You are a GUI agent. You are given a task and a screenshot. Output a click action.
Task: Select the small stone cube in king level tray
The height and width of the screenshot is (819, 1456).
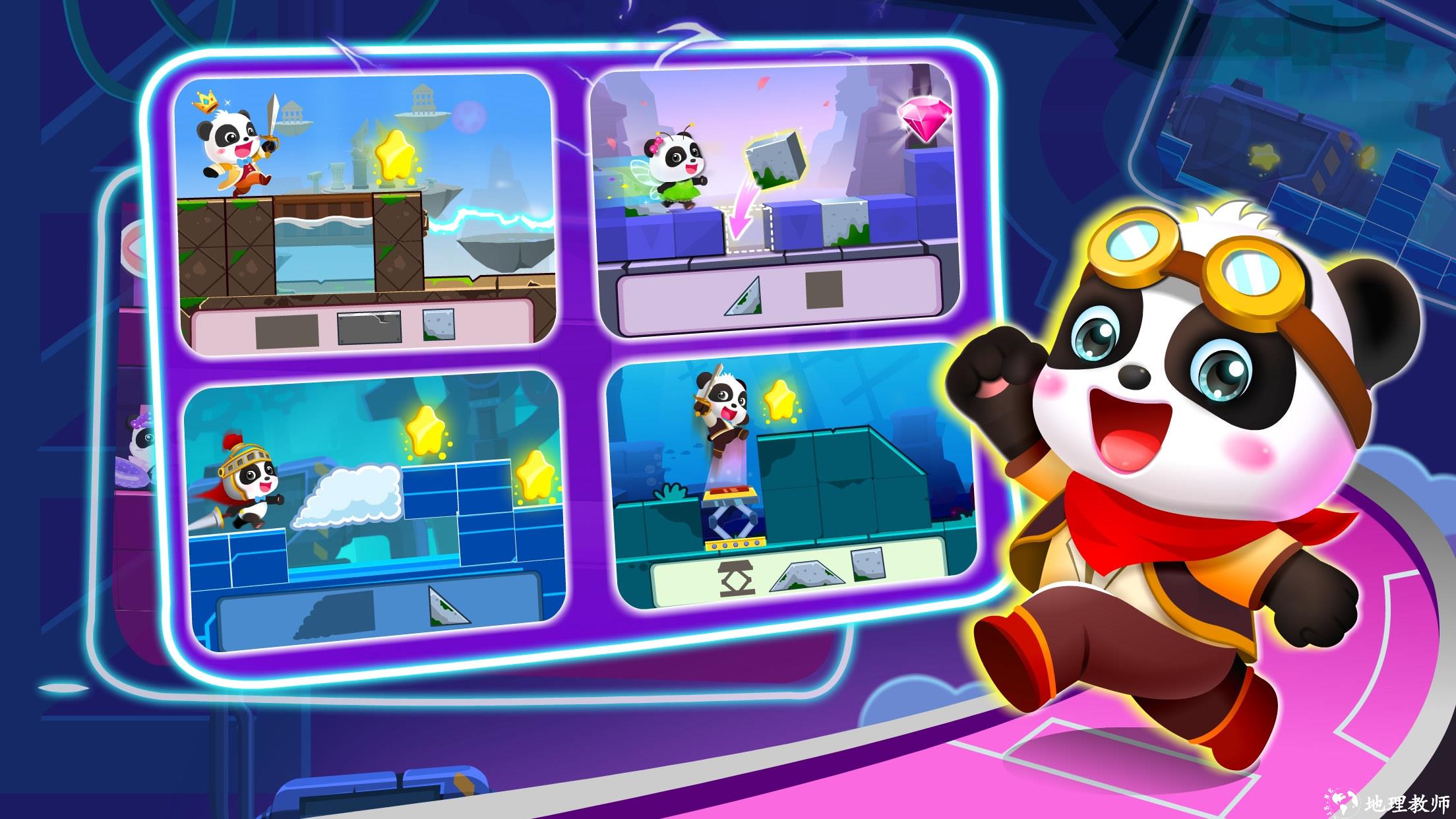439,325
